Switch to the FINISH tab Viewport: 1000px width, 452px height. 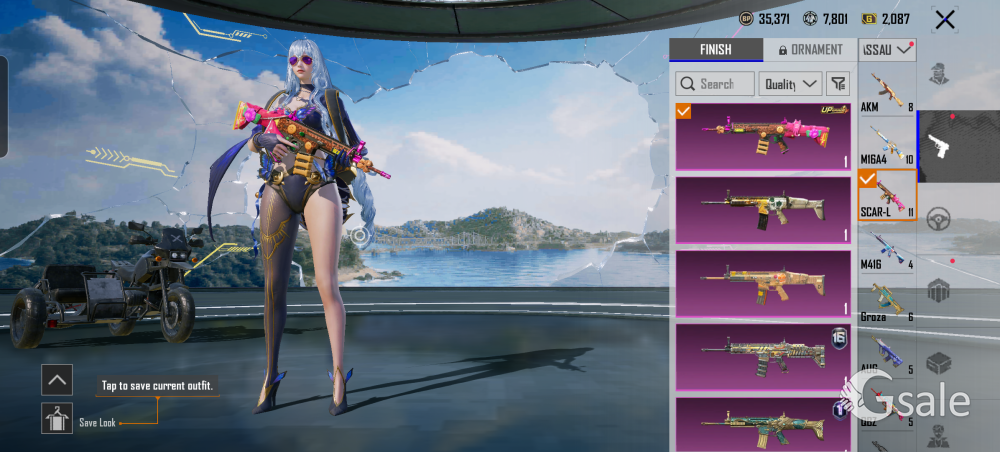click(715, 49)
